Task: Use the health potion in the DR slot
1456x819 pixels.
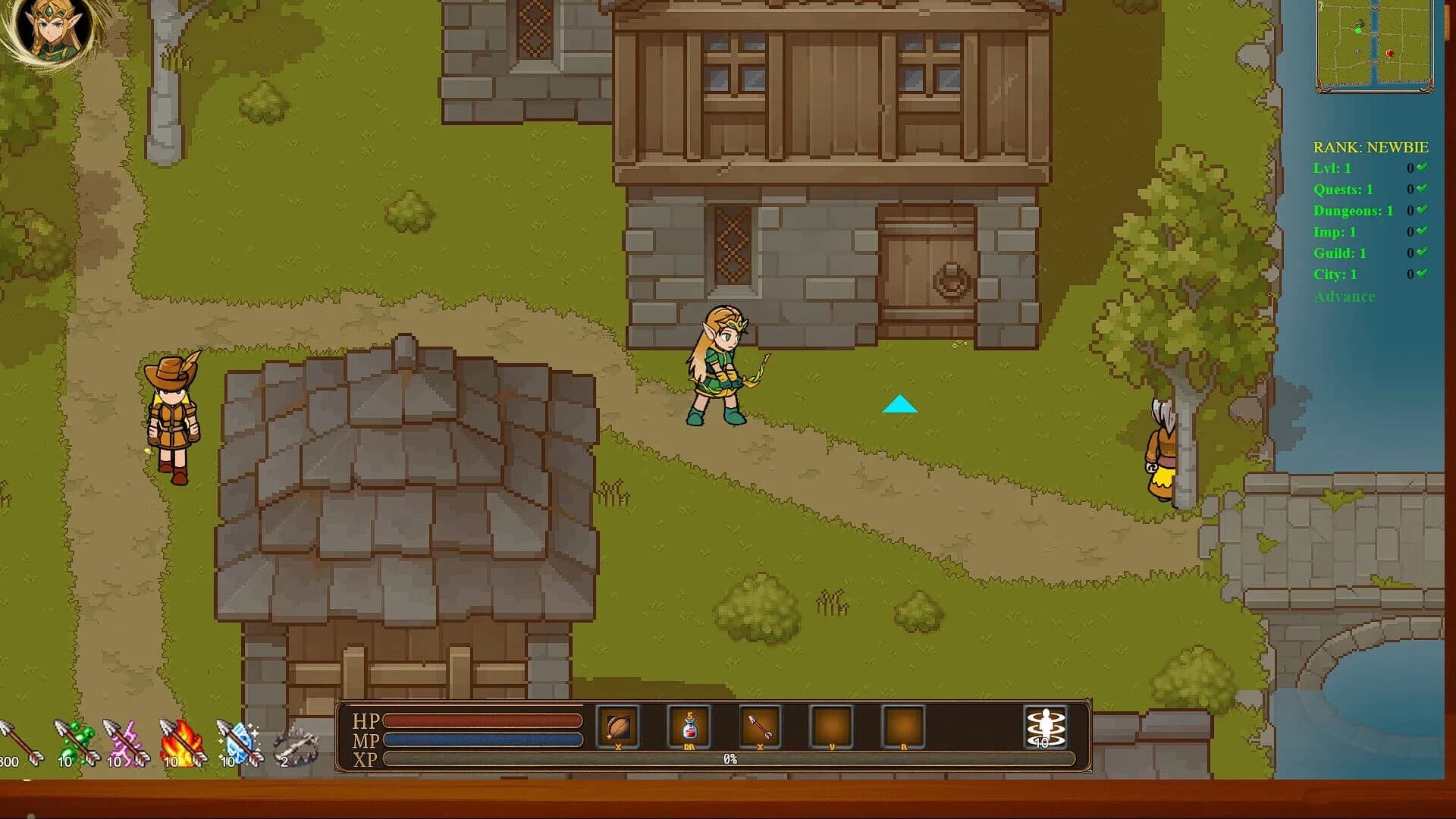Action: [690, 726]
